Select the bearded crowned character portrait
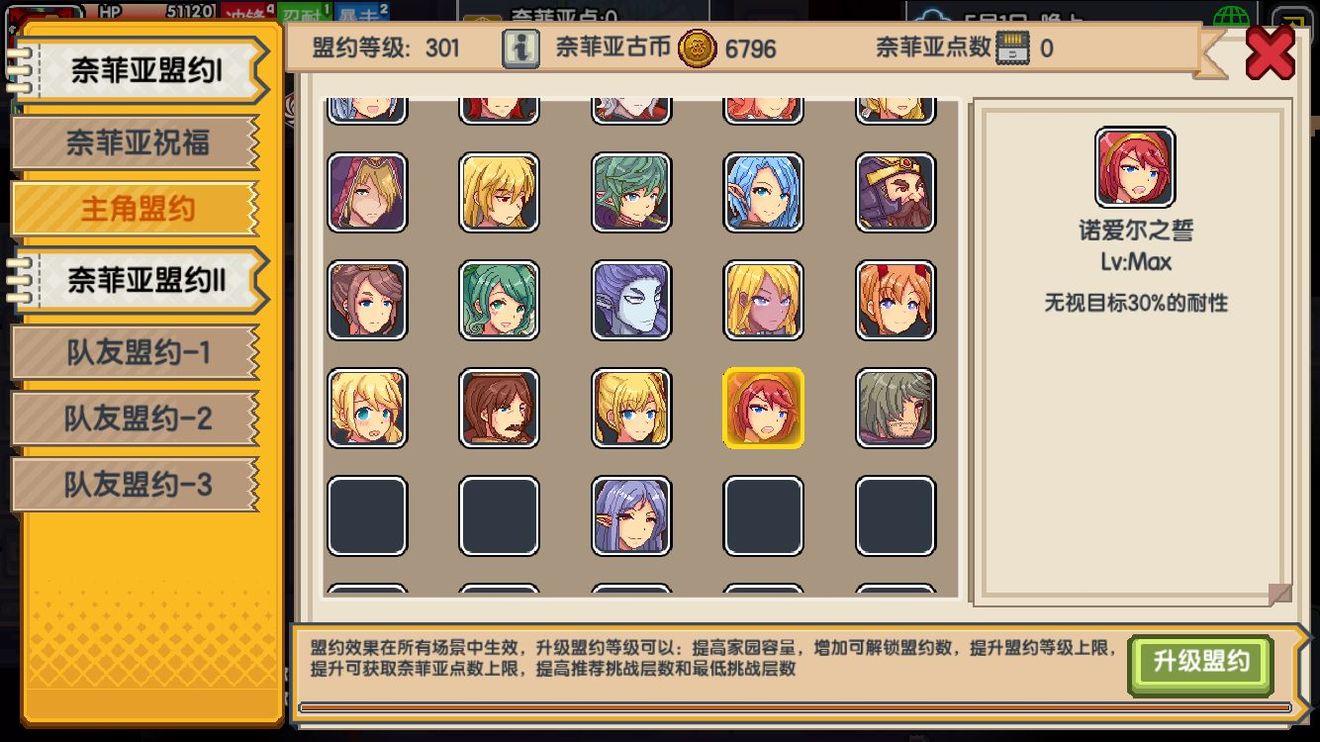The width and height of the screenshot is (1320, 742). click(x=896, y=193)
